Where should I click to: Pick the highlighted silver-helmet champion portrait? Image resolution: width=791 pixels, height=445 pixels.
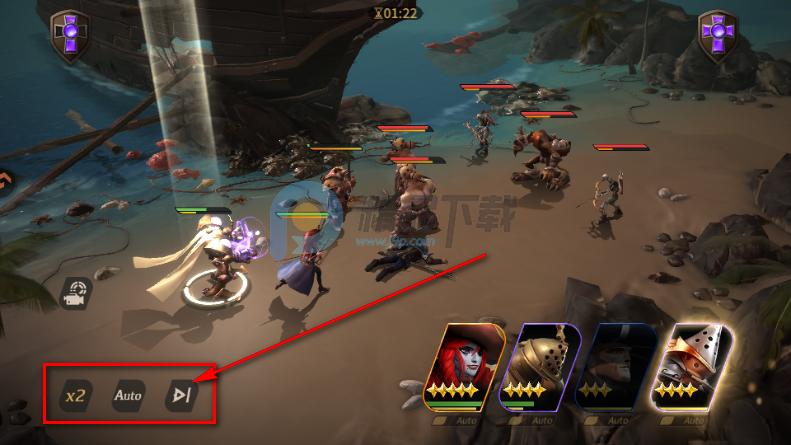[x=691, y=366]
